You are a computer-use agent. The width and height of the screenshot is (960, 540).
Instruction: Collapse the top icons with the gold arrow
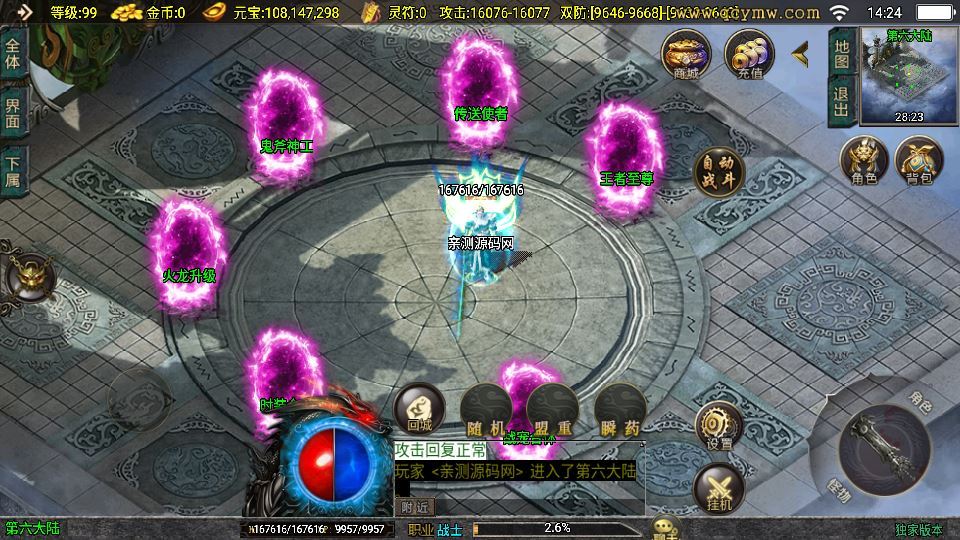[x=801, y=54]
